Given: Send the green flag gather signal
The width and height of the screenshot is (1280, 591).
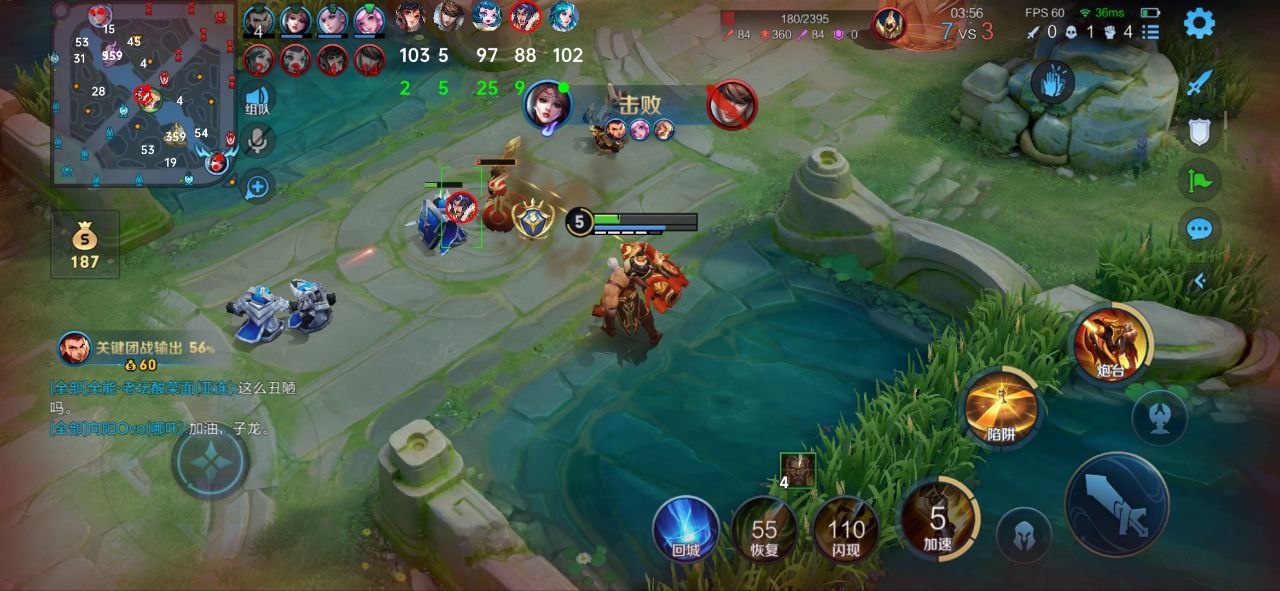Looking at the screenshot, I should tap(1199, 181).
